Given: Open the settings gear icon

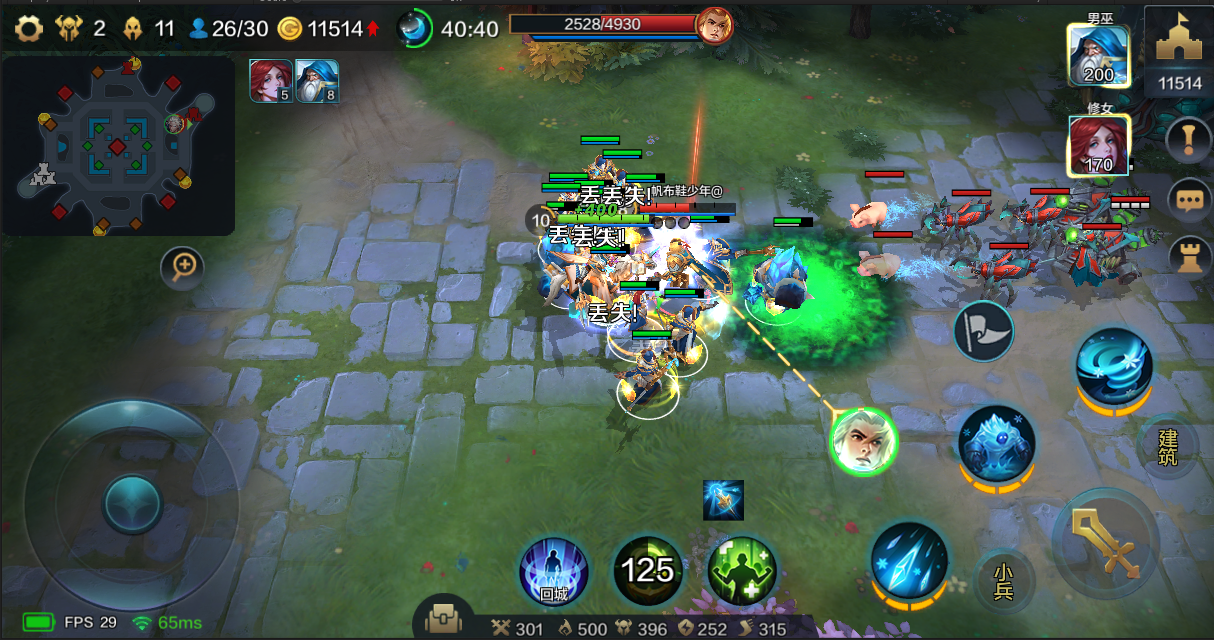Looking at the screenshot, I should [x=29, y=28].
